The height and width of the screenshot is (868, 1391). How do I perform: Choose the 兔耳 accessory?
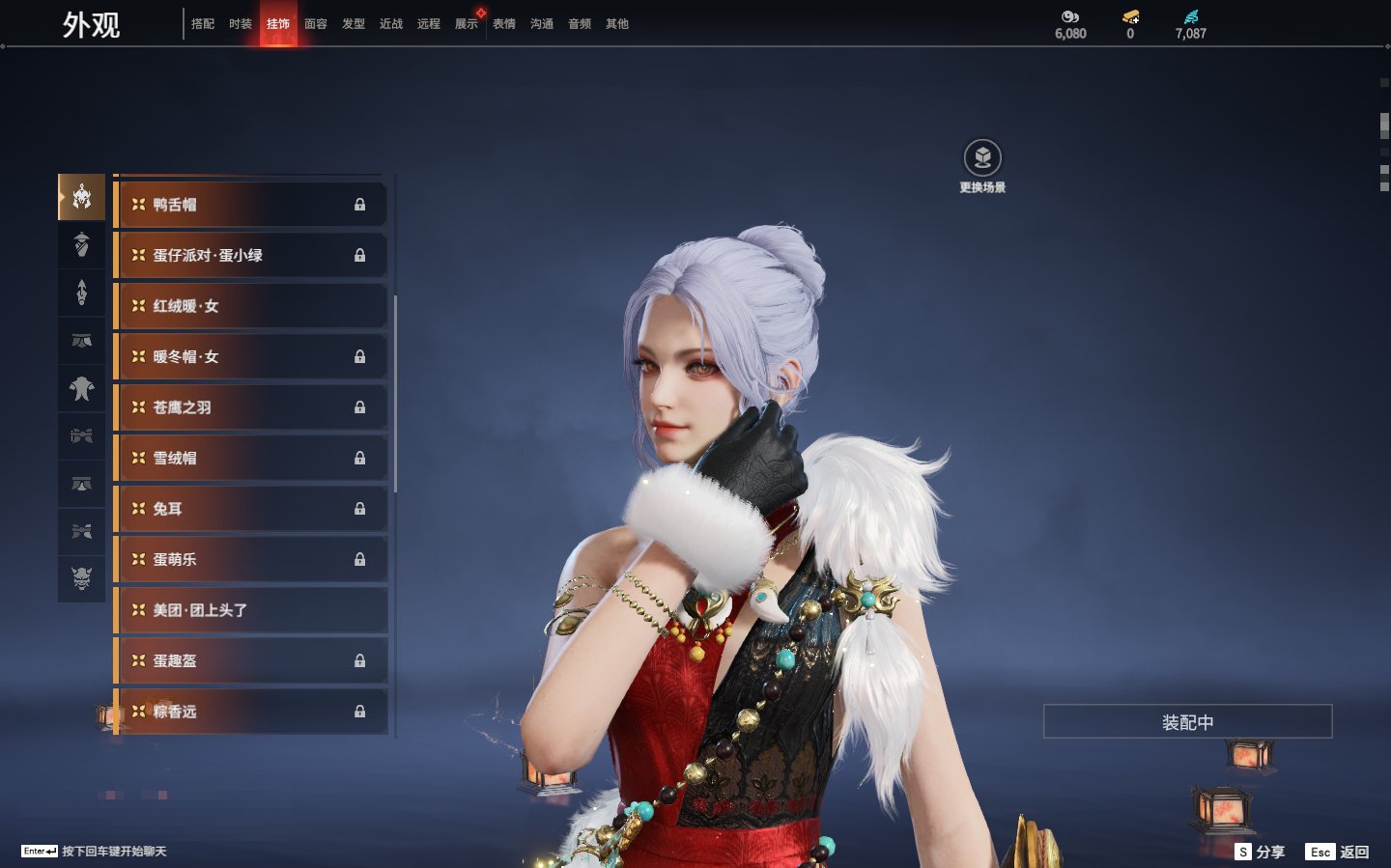(x=251, y=509)
